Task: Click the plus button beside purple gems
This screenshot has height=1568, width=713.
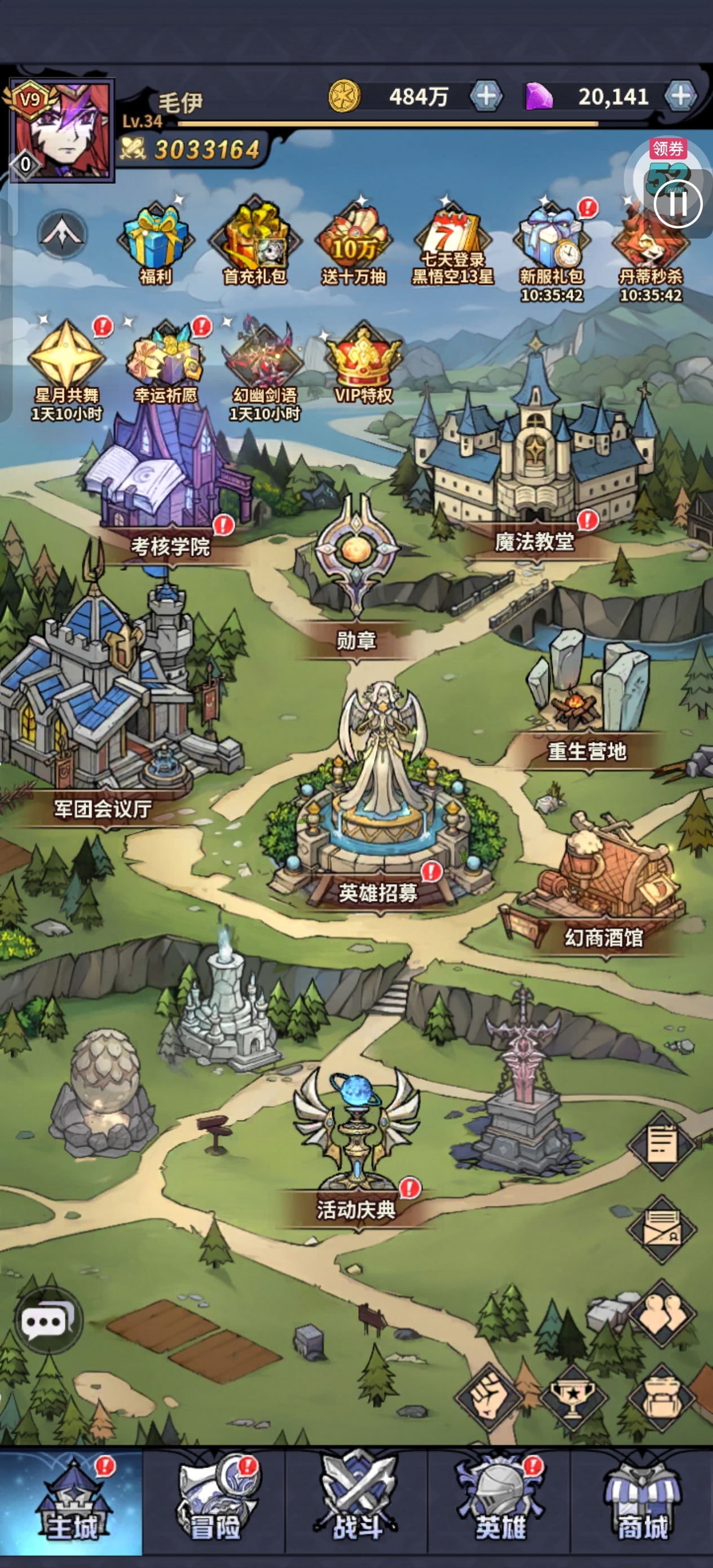Action: coord(680,95)
